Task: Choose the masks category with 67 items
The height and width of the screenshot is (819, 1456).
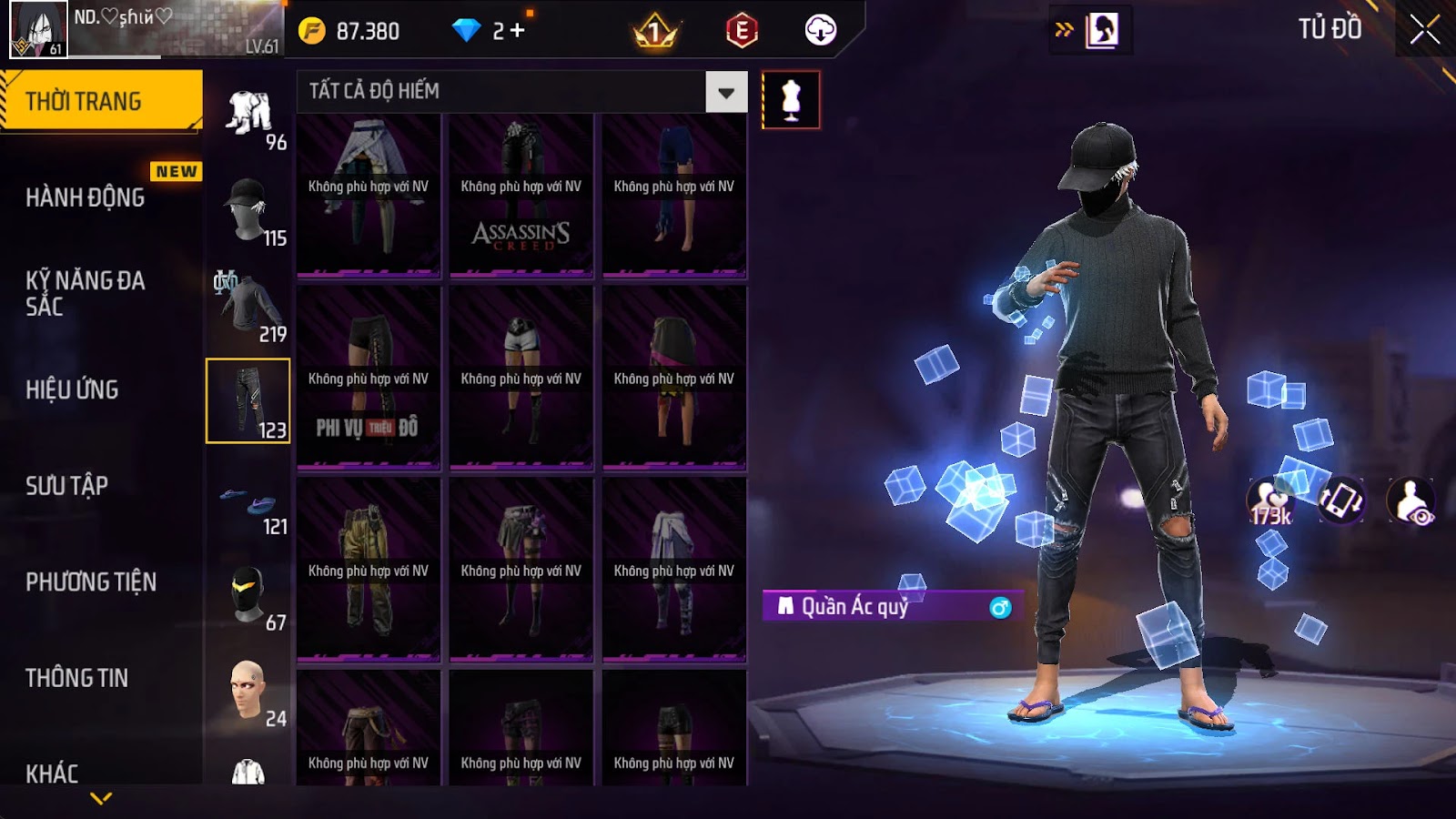Action: click(248, 596)
